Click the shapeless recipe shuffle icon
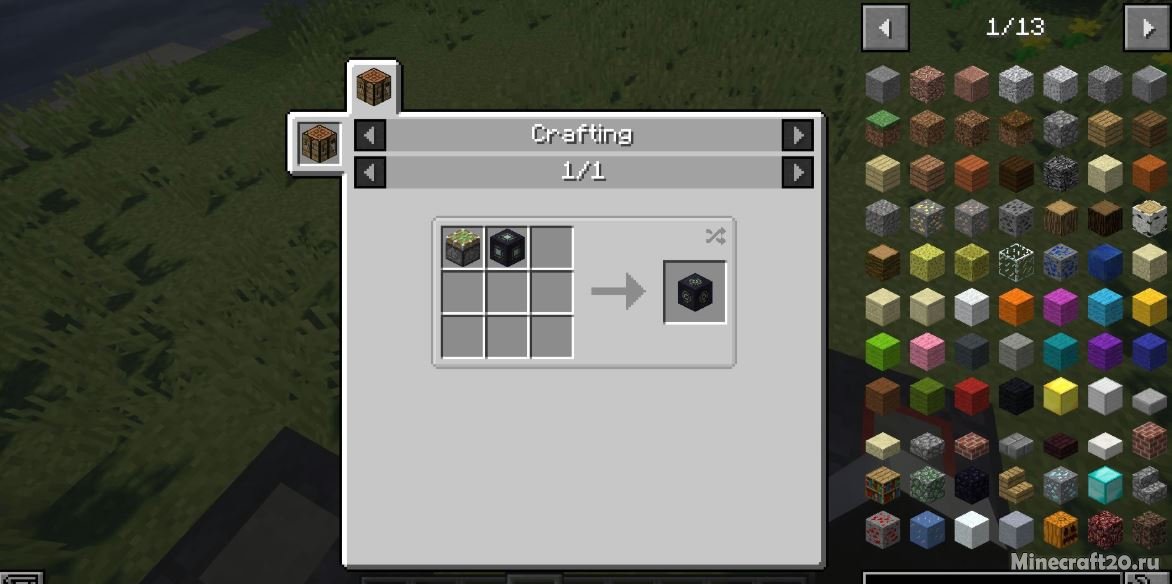 [715, 236]
